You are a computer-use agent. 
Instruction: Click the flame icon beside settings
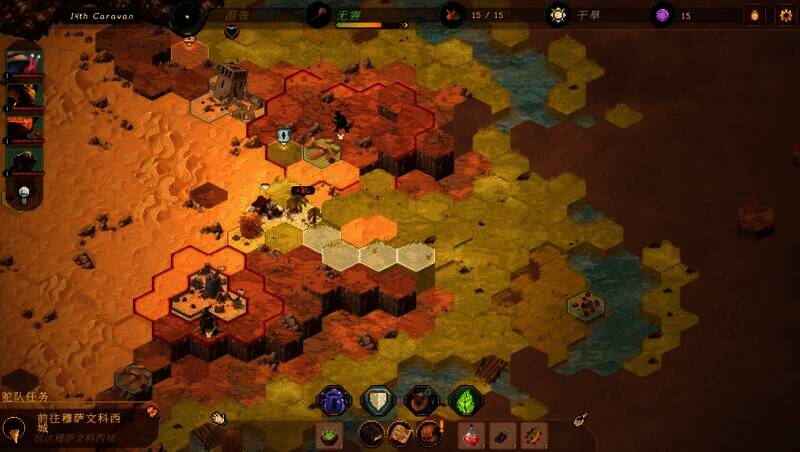point(754,15)
